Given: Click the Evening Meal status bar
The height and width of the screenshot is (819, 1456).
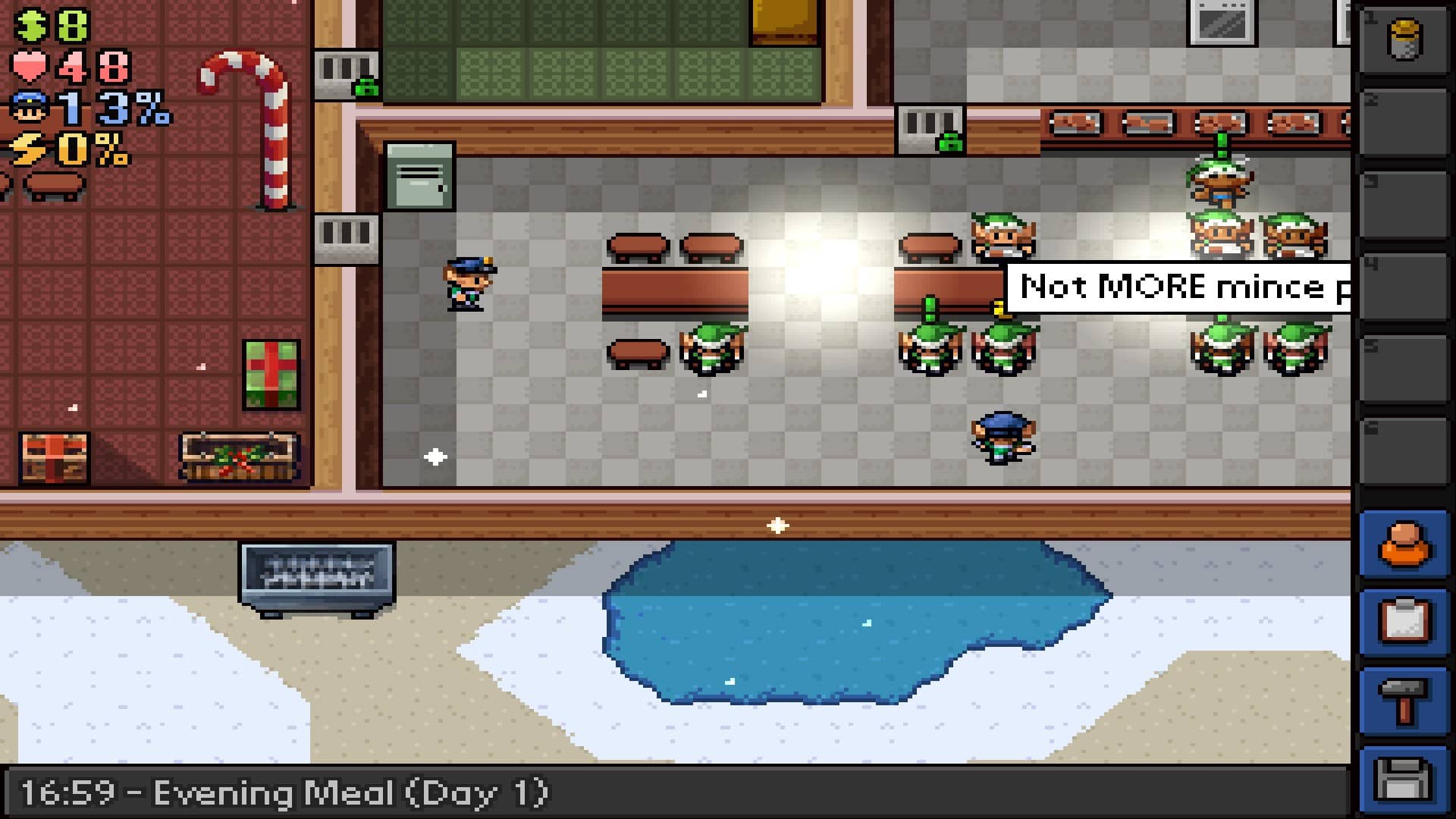Looking at the screenshot, I should click(281, 792).
